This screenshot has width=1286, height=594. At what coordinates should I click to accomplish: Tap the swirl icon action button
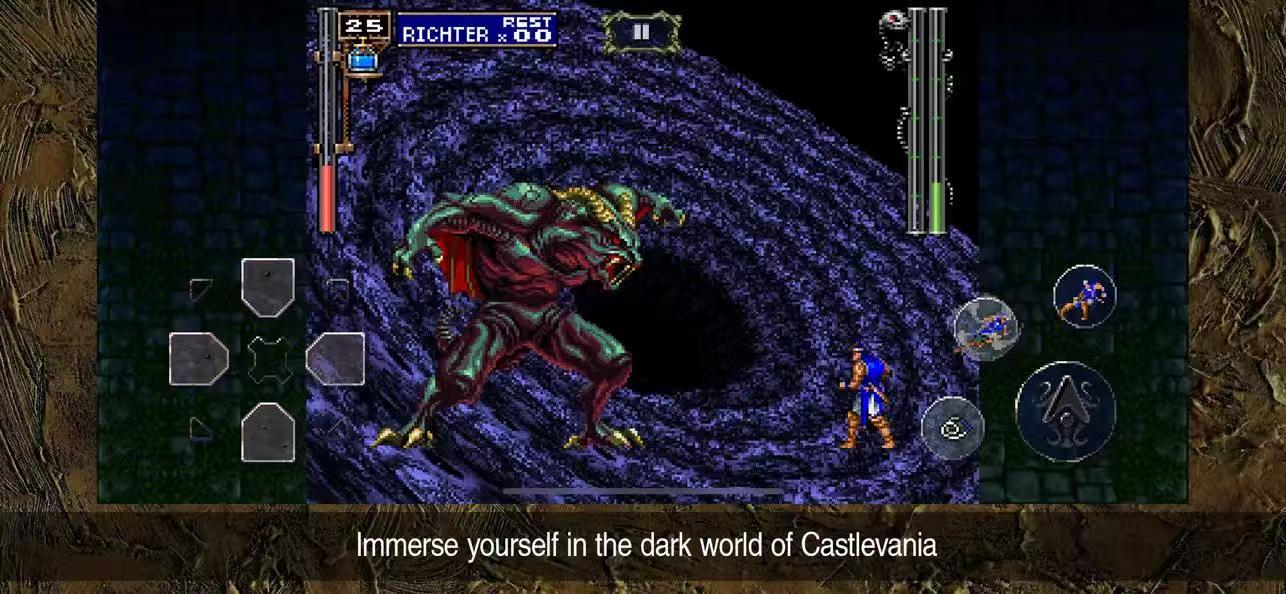click(x=952, y=427)
